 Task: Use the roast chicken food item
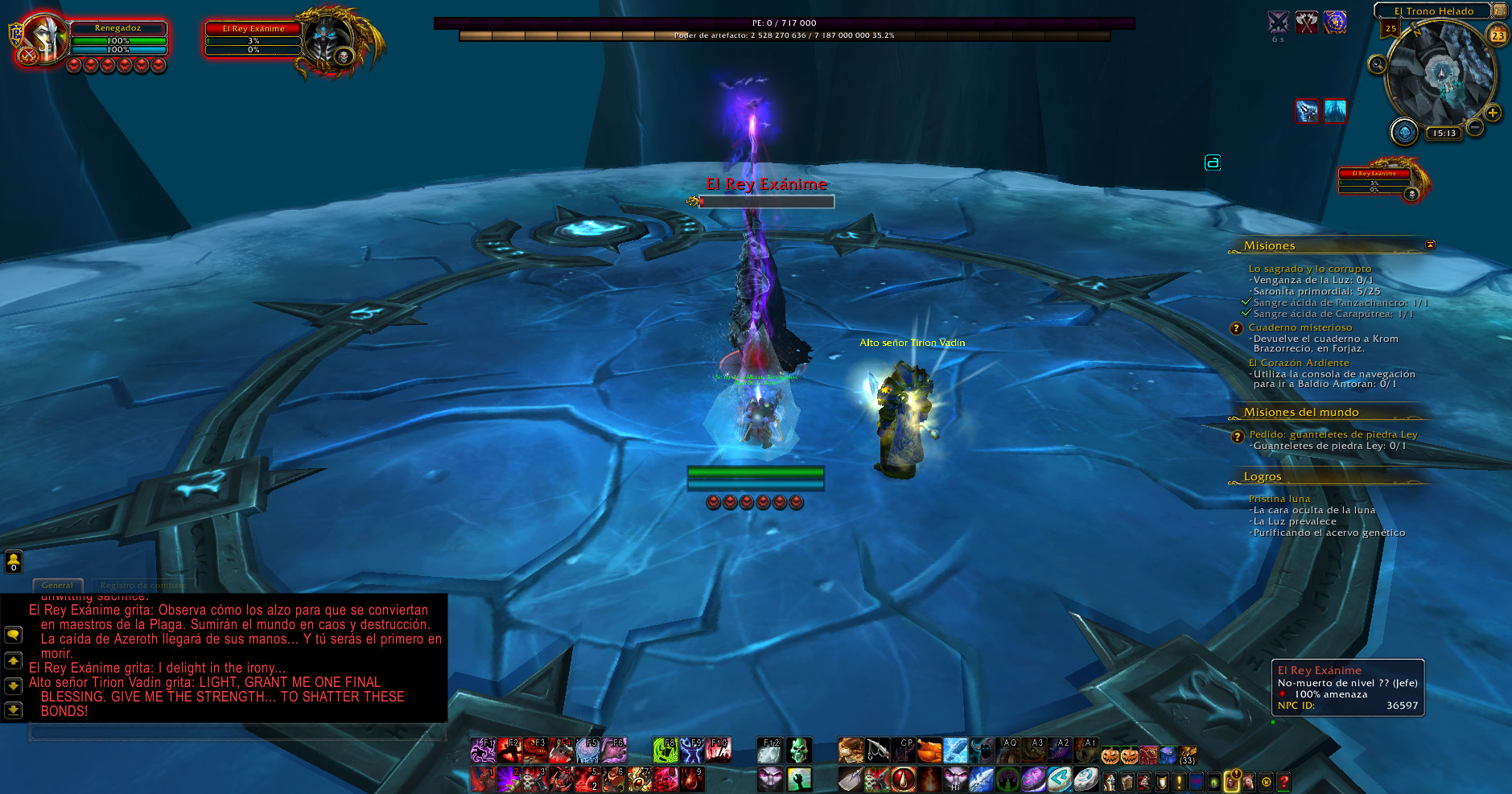[x=929, y=751]
